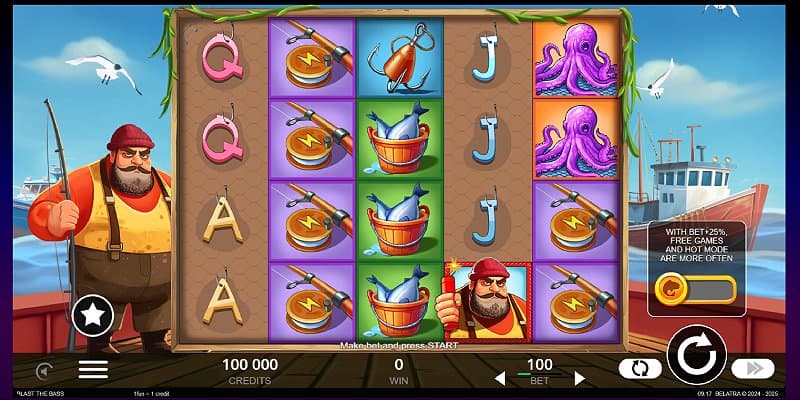The image size is (800, 400).
Task: Increase the bet with the right arrow
Action: point(579,378)
